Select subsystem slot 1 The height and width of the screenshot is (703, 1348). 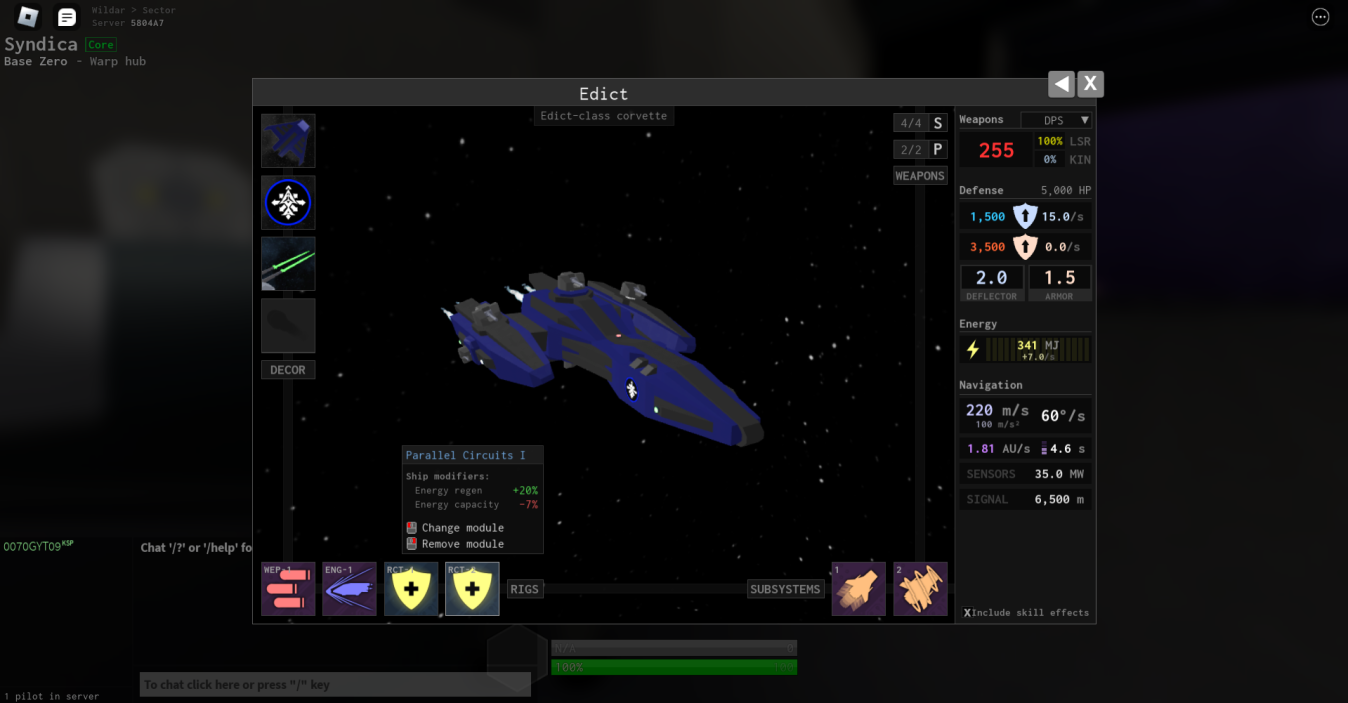pos(859,589)
